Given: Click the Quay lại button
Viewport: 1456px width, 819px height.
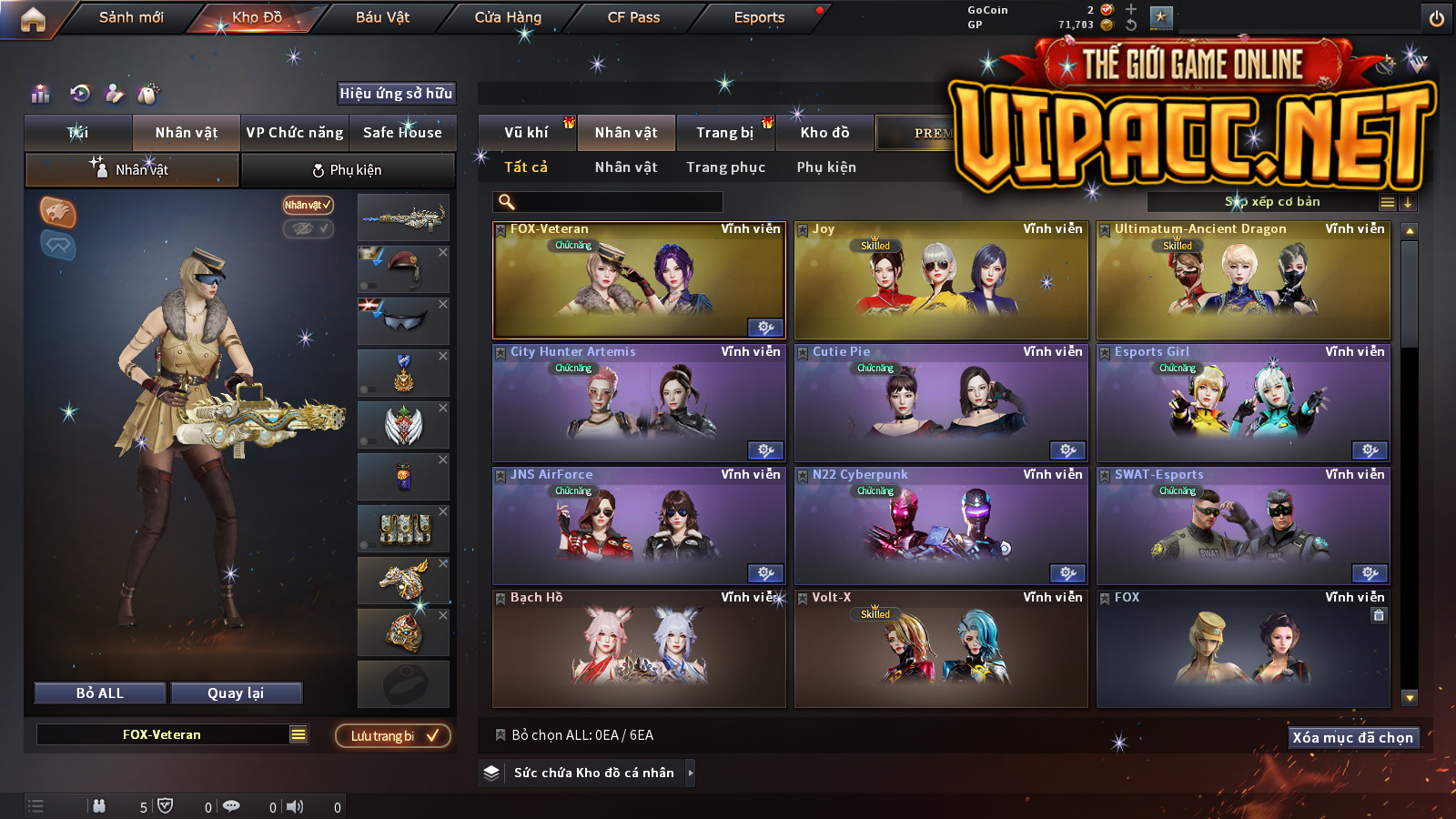Looking at the screenshot, I should [236, 693].
